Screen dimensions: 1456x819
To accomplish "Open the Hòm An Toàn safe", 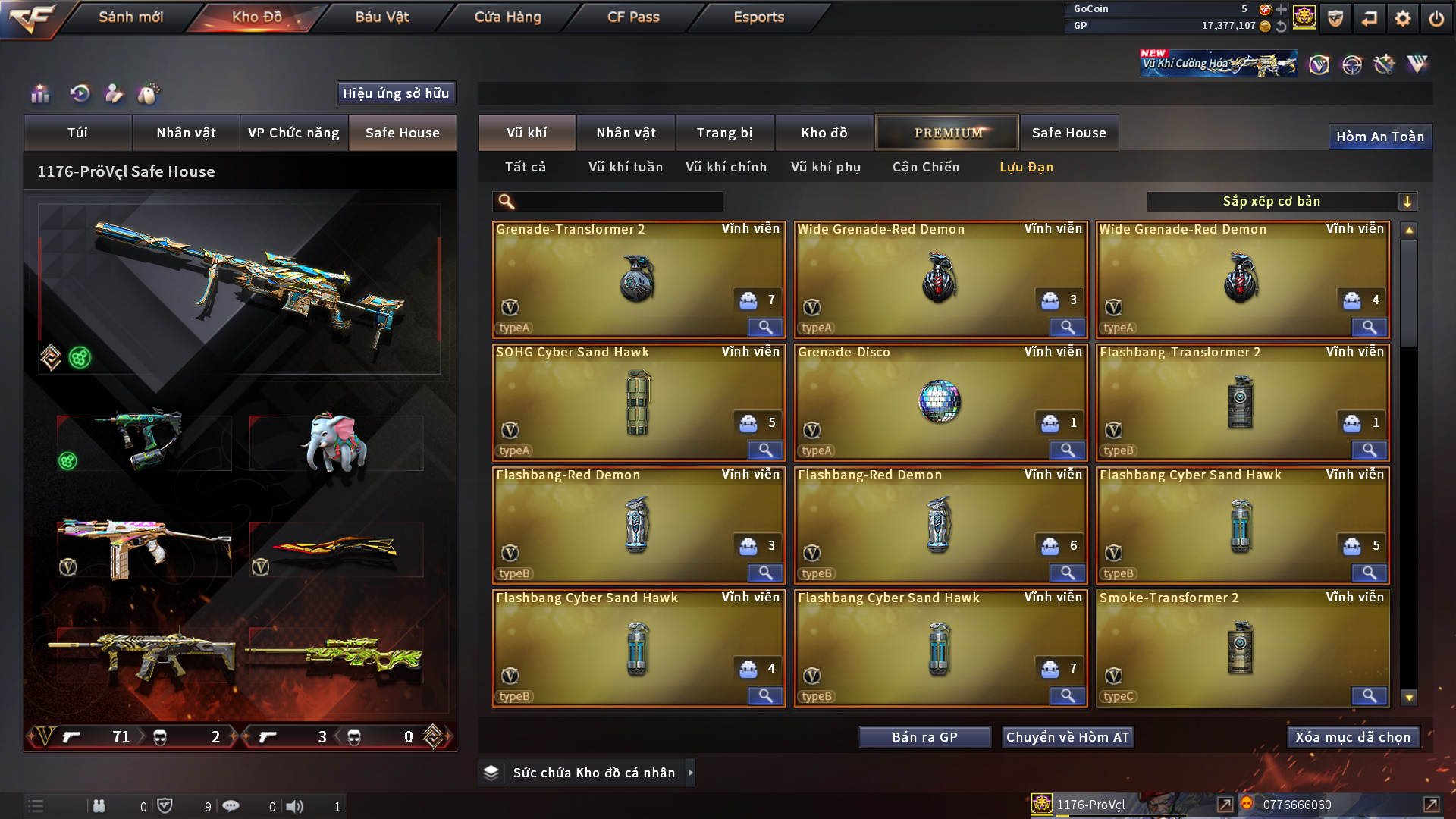I will click(x=1379, y=136).
